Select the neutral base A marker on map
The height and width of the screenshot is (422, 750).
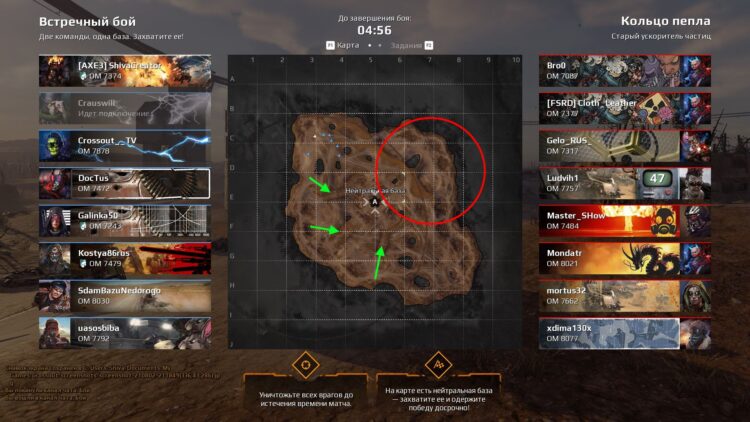pyautogui.click(x=375, y=202)
